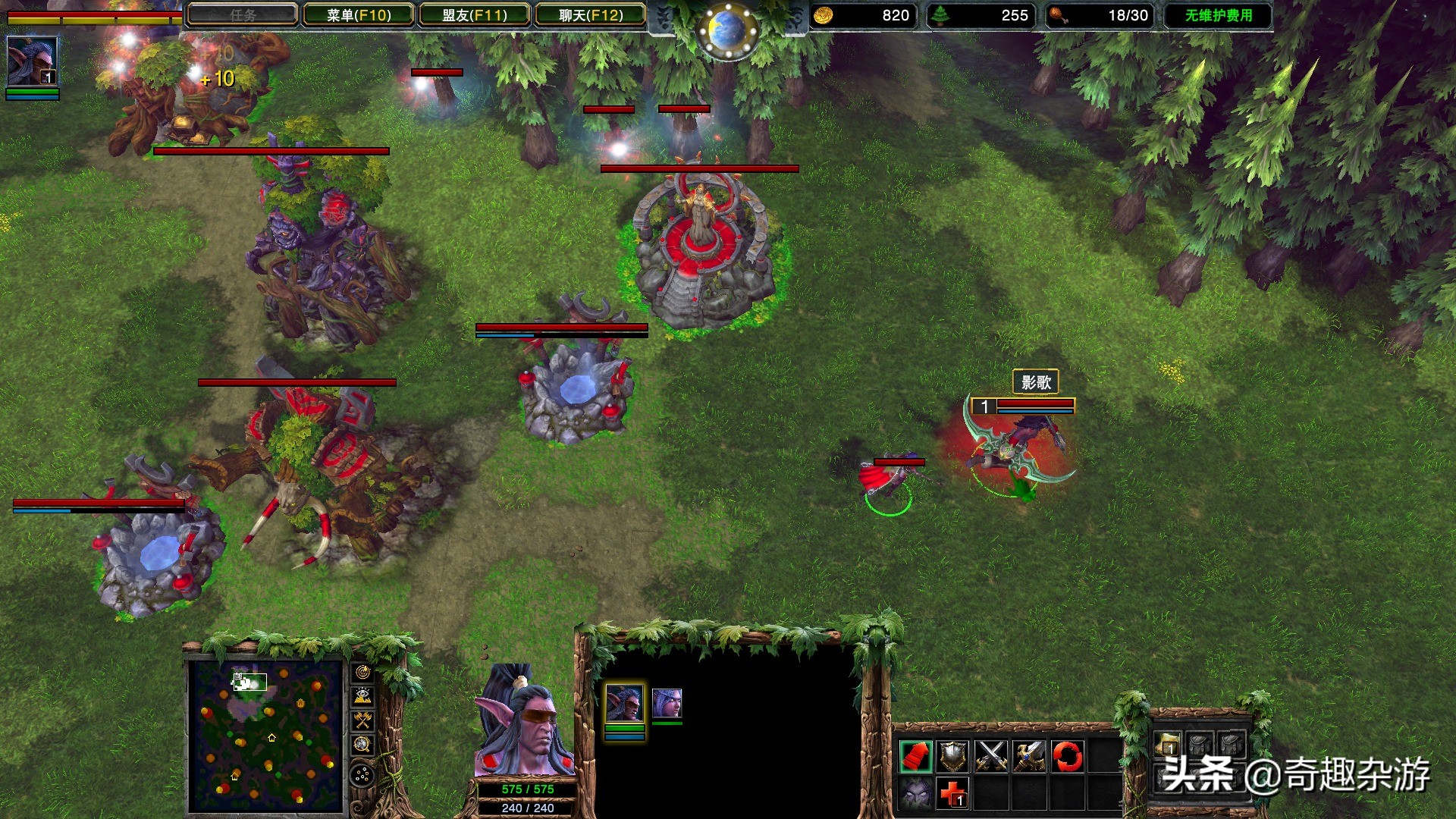
Task: Open the 聊天 (F12) chat log
Action: click(x=591, y=15)
